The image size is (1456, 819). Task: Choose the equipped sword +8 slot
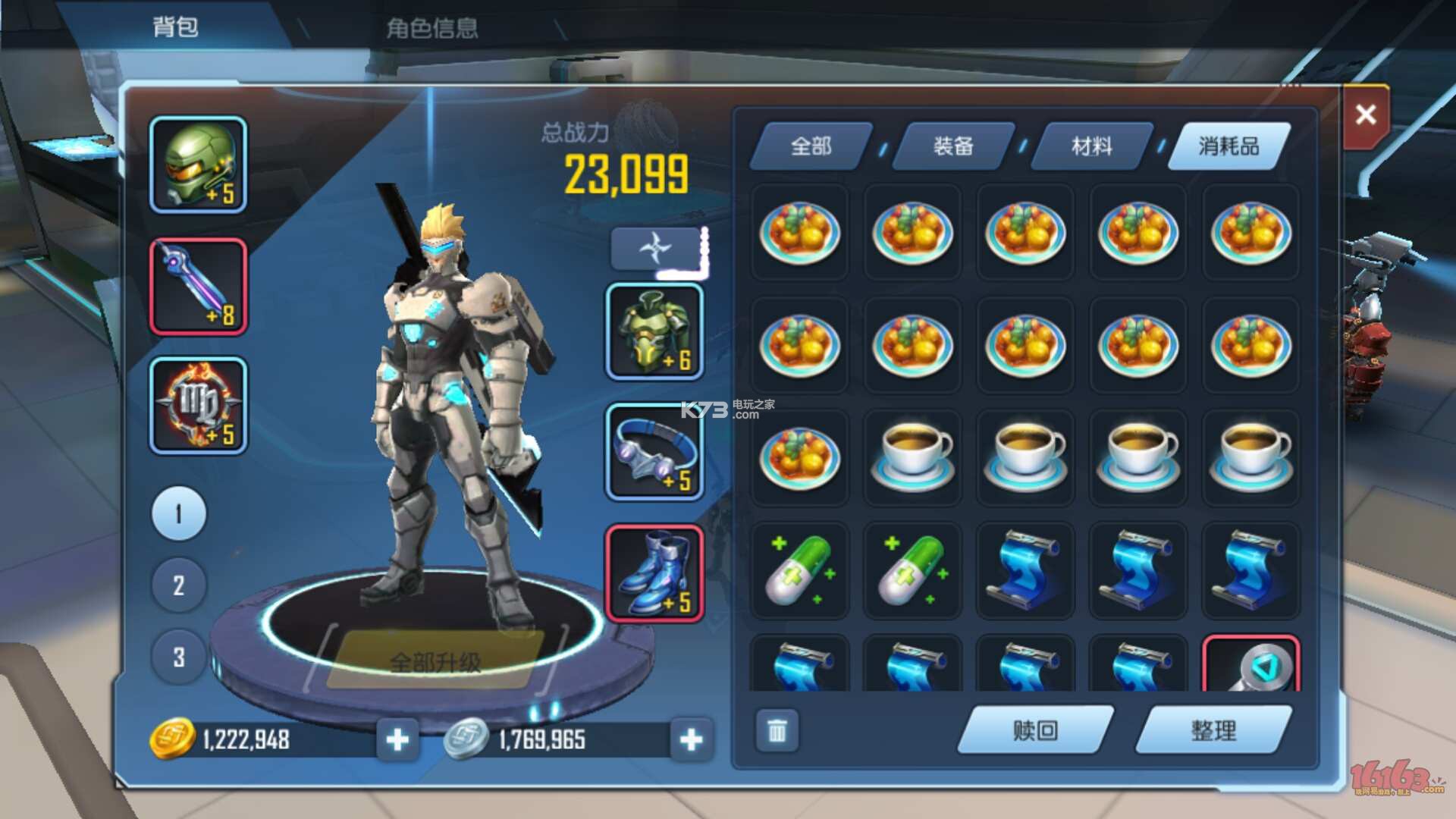tap(198, 287)
